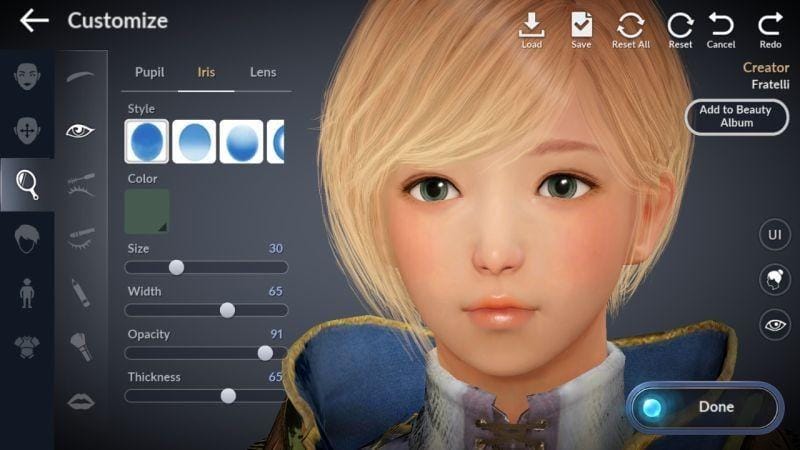Screen dimensions: 800x450
Task: Add to Beauty Album
Action: coord(735,116)
